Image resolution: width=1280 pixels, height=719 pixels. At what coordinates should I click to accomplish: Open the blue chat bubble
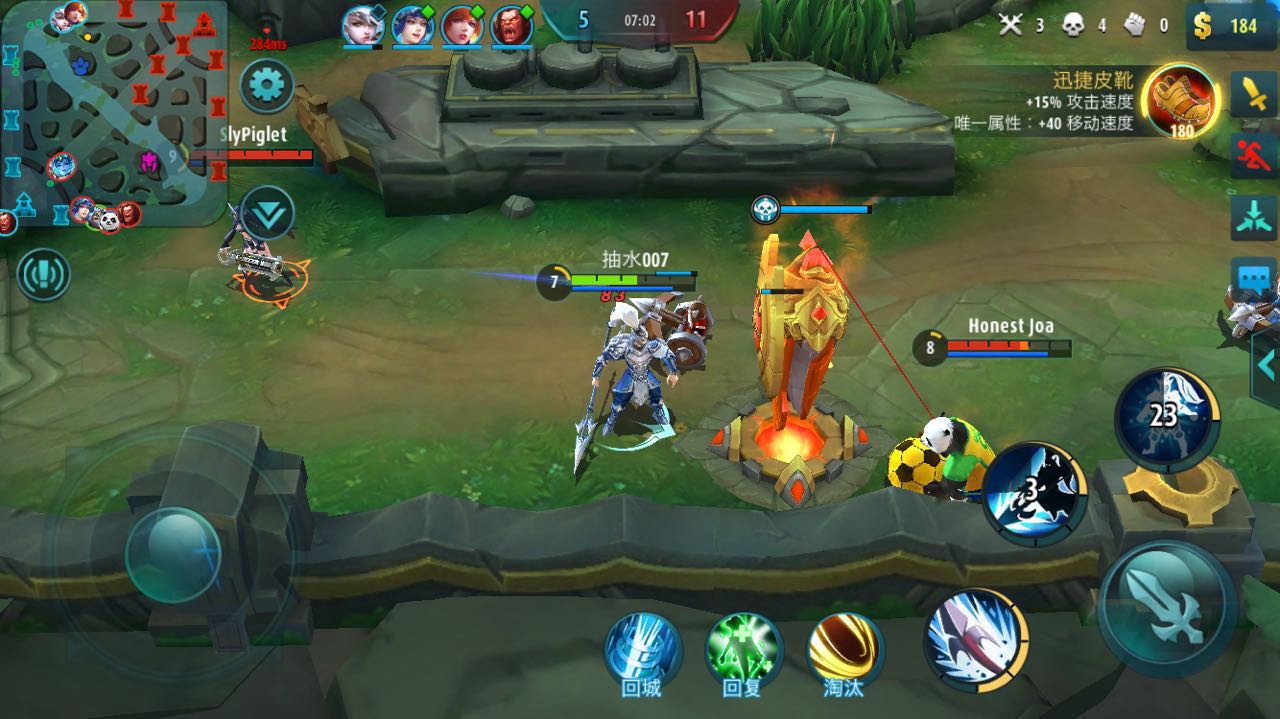click(1253, 279)
